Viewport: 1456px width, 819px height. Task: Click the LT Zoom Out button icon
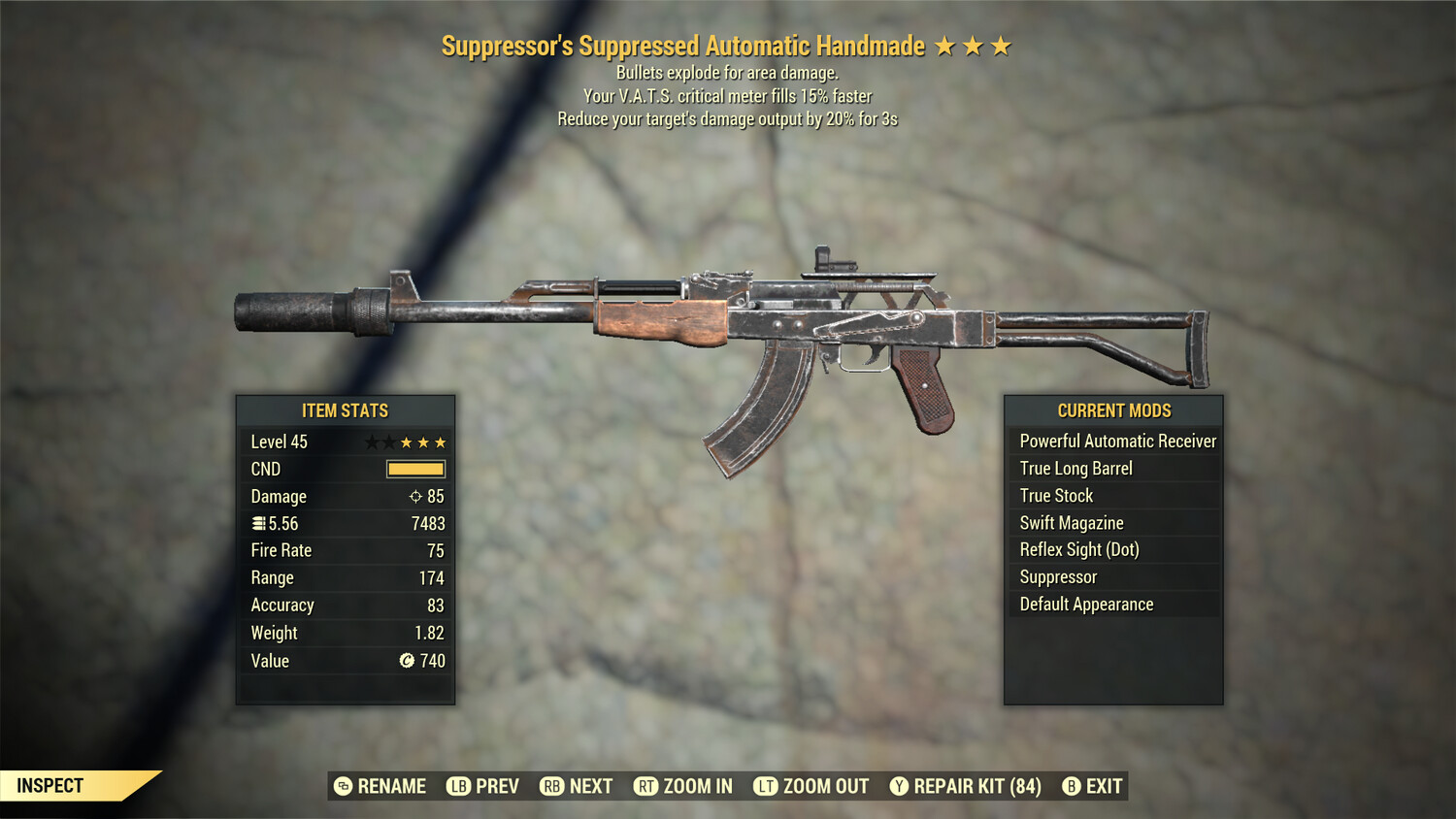765,786
